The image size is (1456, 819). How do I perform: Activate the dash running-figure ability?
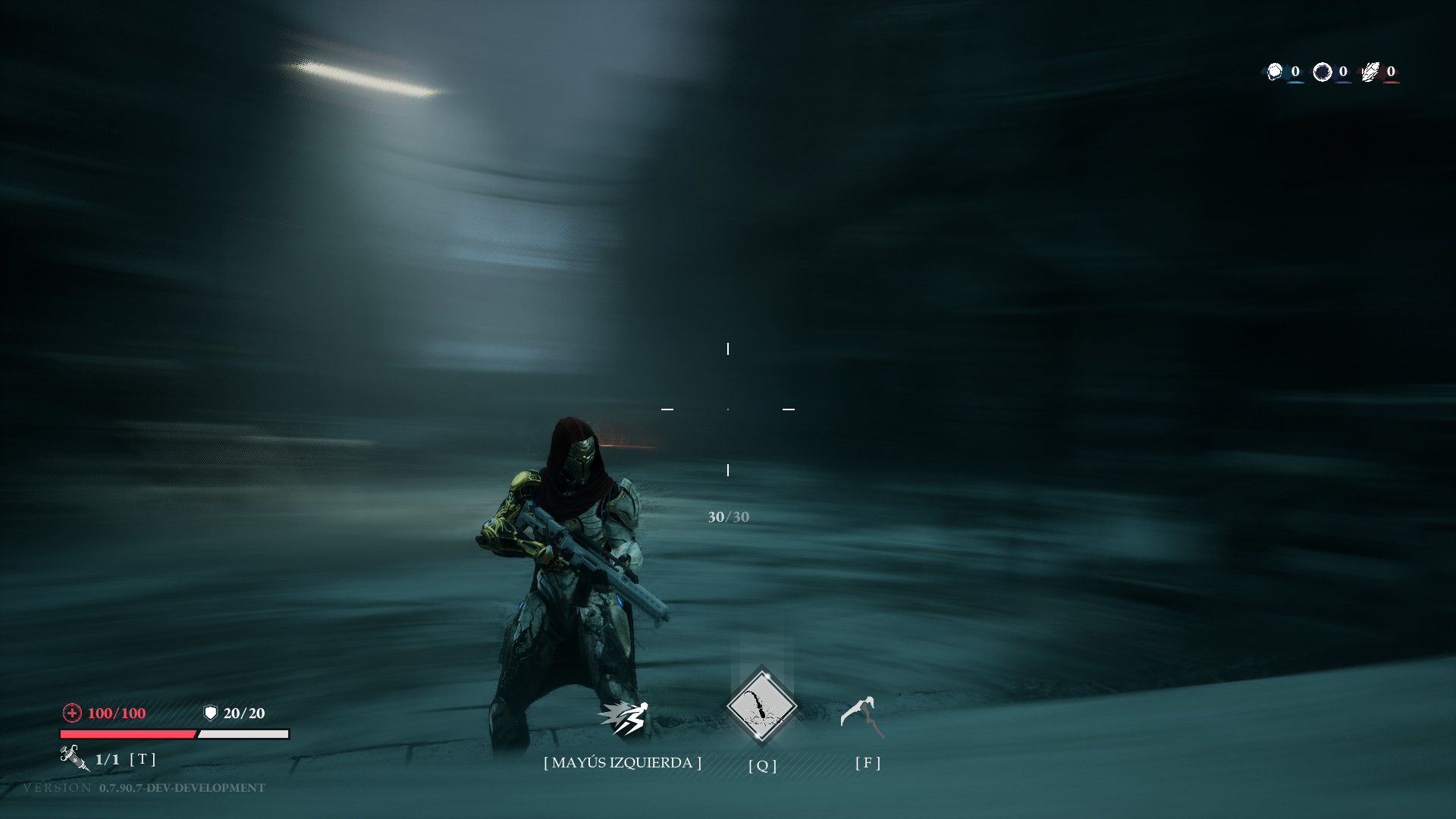point(623,717)
